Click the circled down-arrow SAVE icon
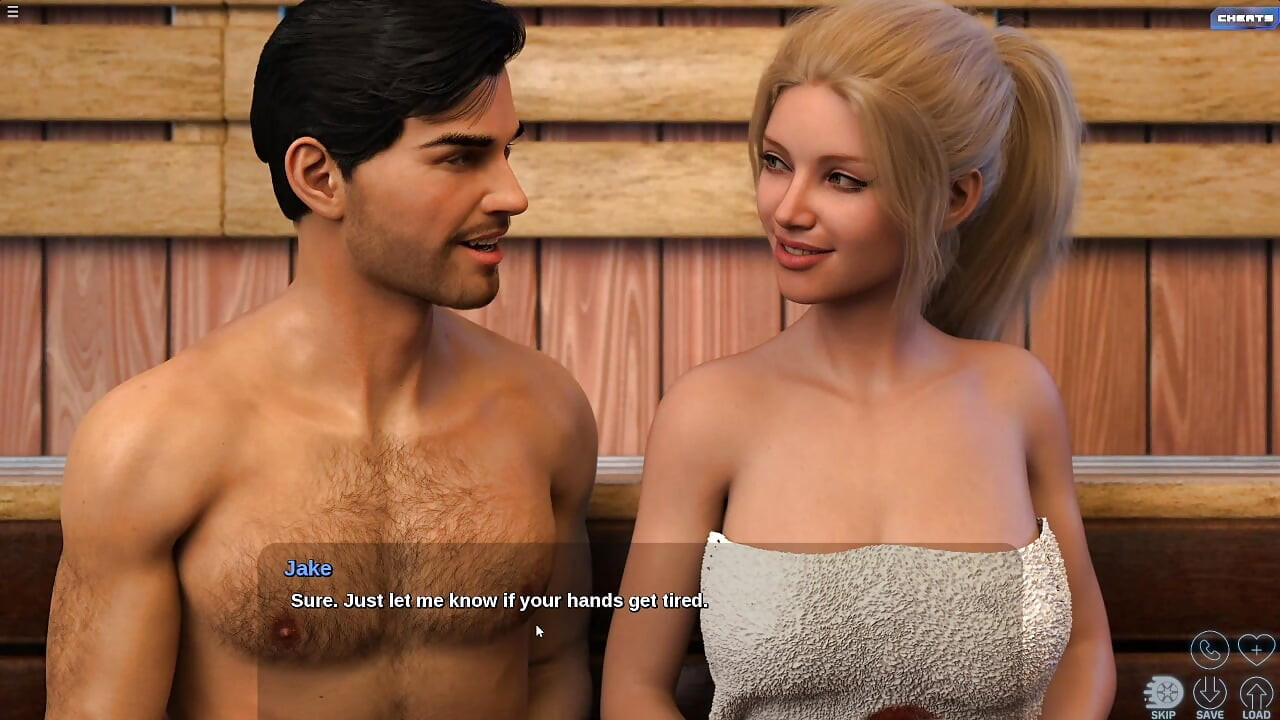 coord(1210,690)
